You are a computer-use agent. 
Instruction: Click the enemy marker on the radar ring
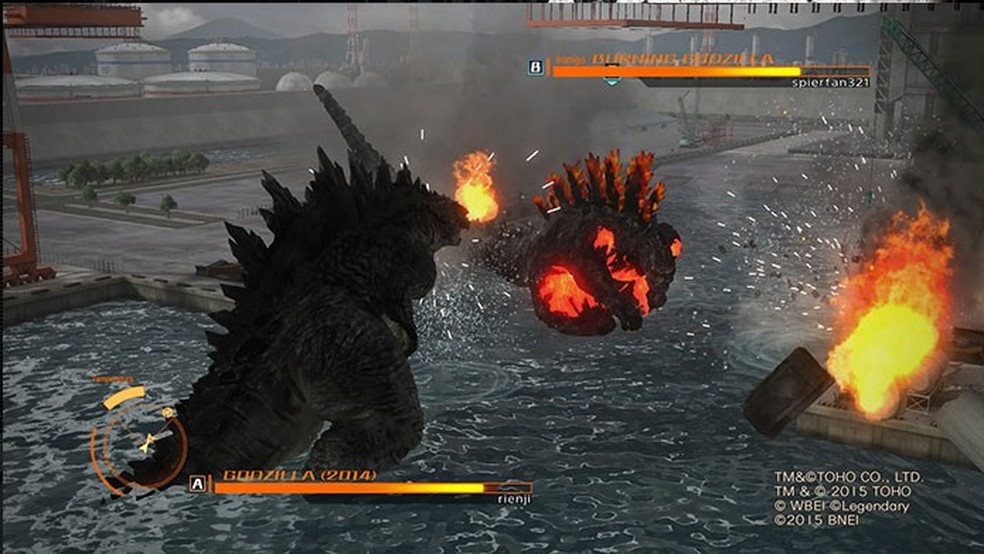[x=169, y=412]
